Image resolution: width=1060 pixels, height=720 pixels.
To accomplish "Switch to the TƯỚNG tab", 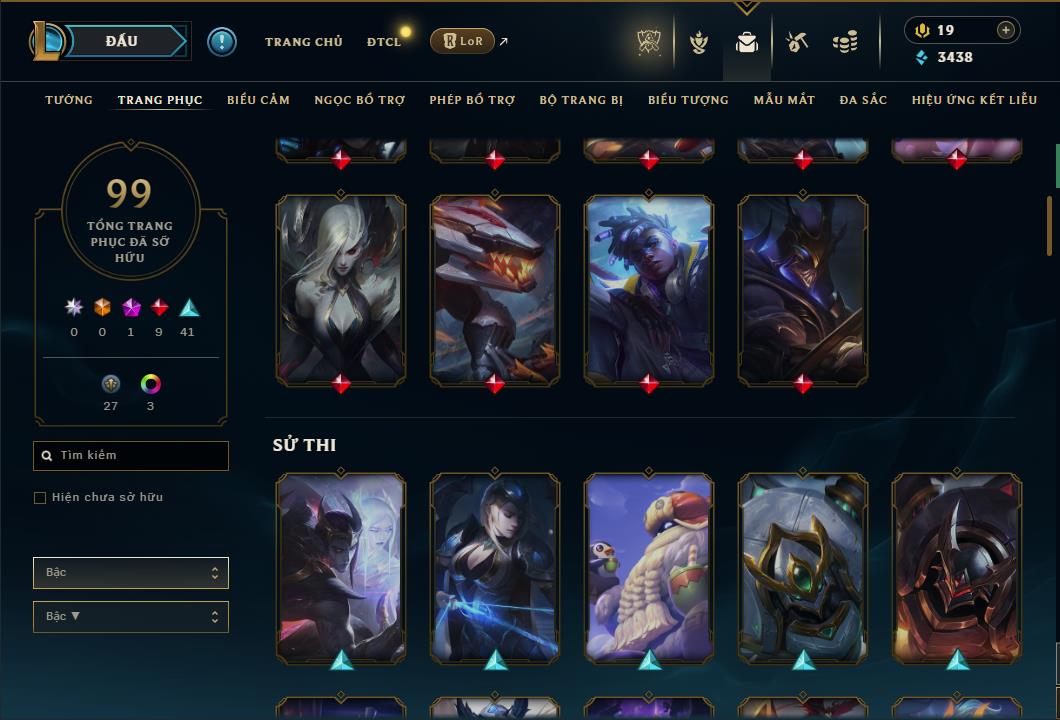I will (x=69, y=100).
